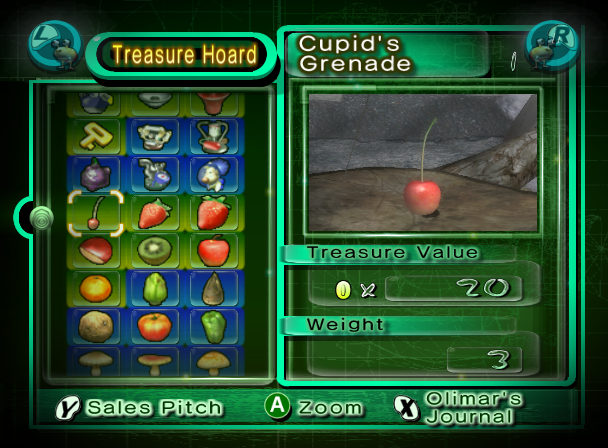Choose the kiwi slice treasure
This screenshot has width=608, height=448.
(x=154, y=250)
